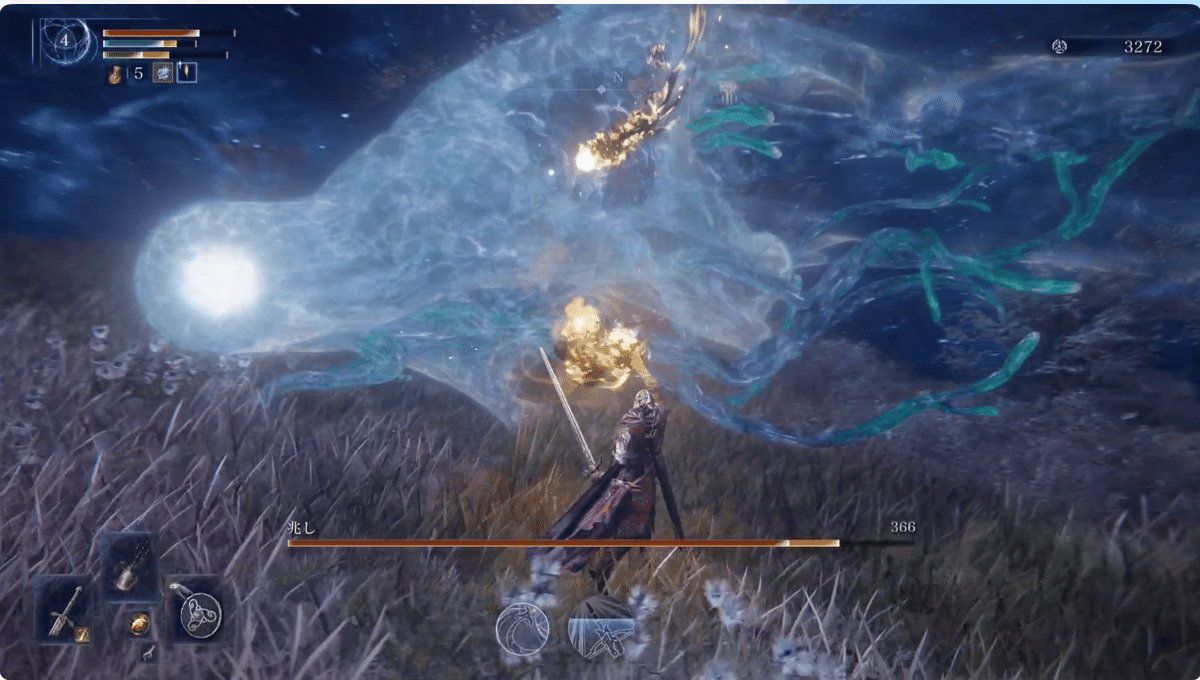1200x680 pixels.
Task: Activate the circular claw-swirl character skill icon
Action: point(523,630)
